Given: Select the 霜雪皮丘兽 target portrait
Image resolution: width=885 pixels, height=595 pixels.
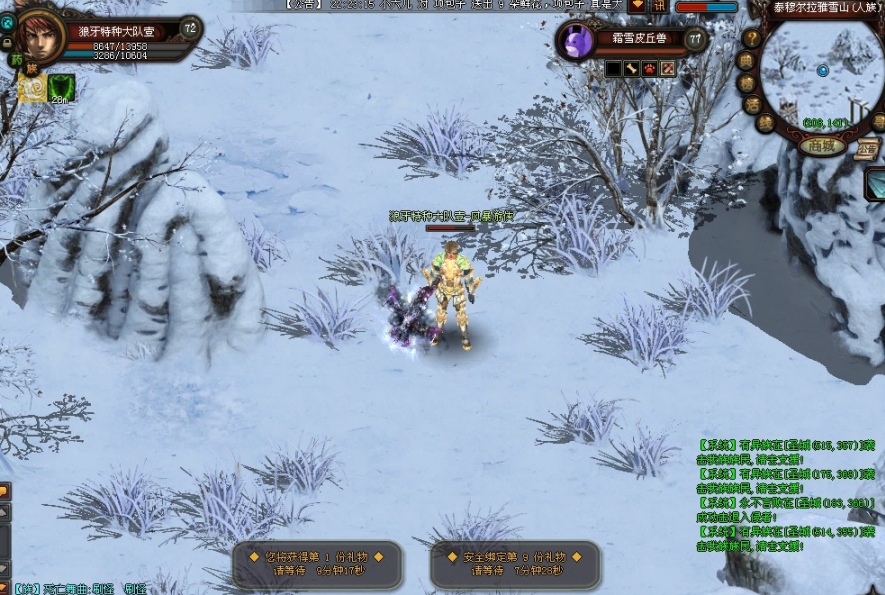Looking at the screenshot, I should click(x=578, y=41).
